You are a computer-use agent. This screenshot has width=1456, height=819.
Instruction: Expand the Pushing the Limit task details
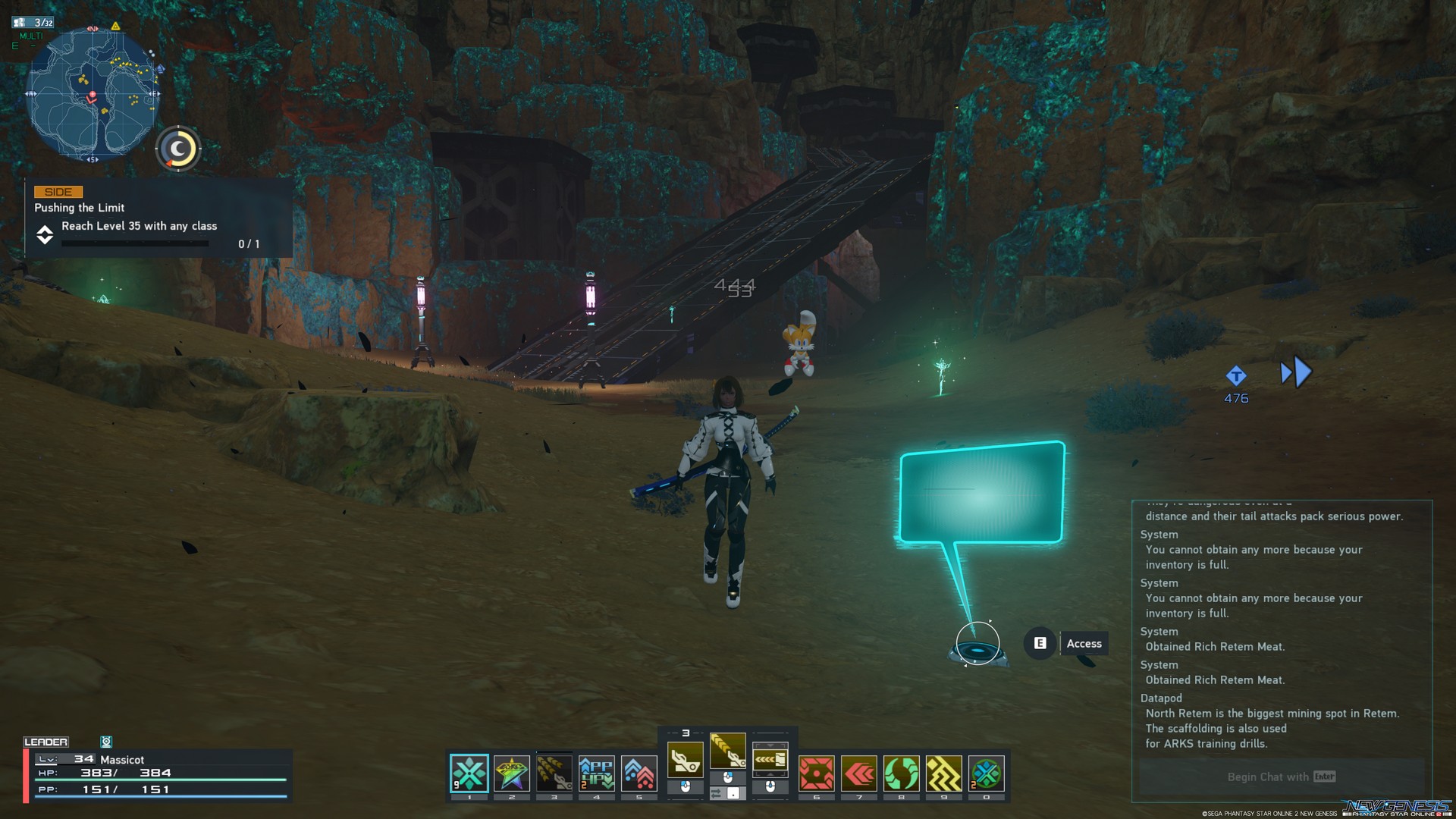pos(45,235)
